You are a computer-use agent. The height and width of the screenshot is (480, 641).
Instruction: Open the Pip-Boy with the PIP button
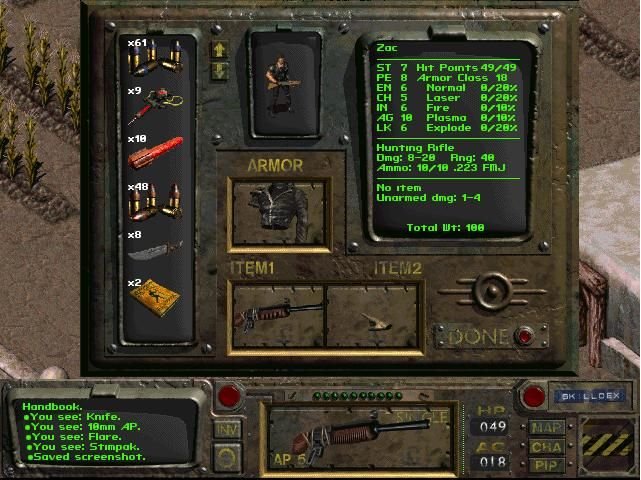click(546, 465)
